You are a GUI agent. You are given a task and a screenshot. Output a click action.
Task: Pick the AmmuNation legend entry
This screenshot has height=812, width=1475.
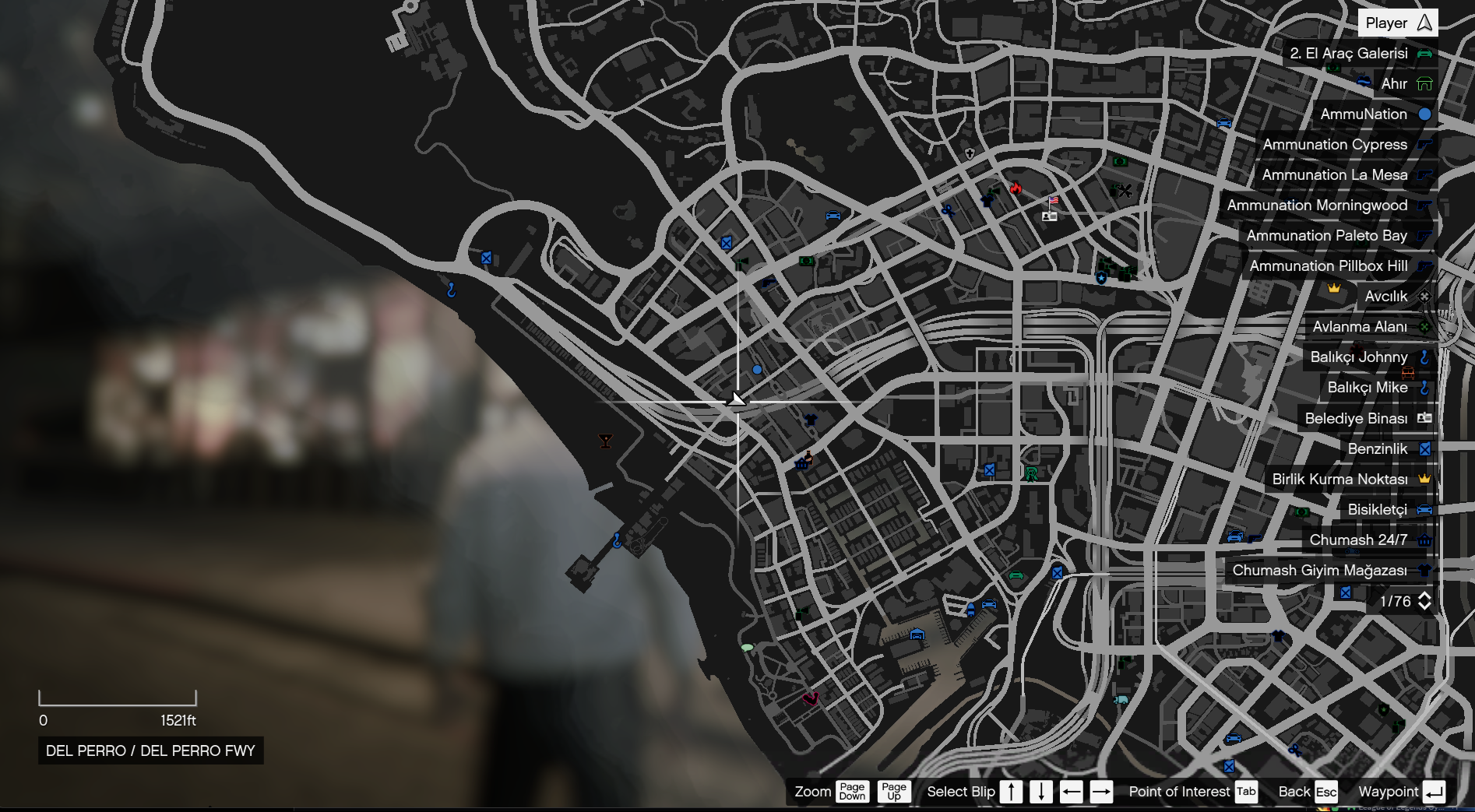[1374, 114]
